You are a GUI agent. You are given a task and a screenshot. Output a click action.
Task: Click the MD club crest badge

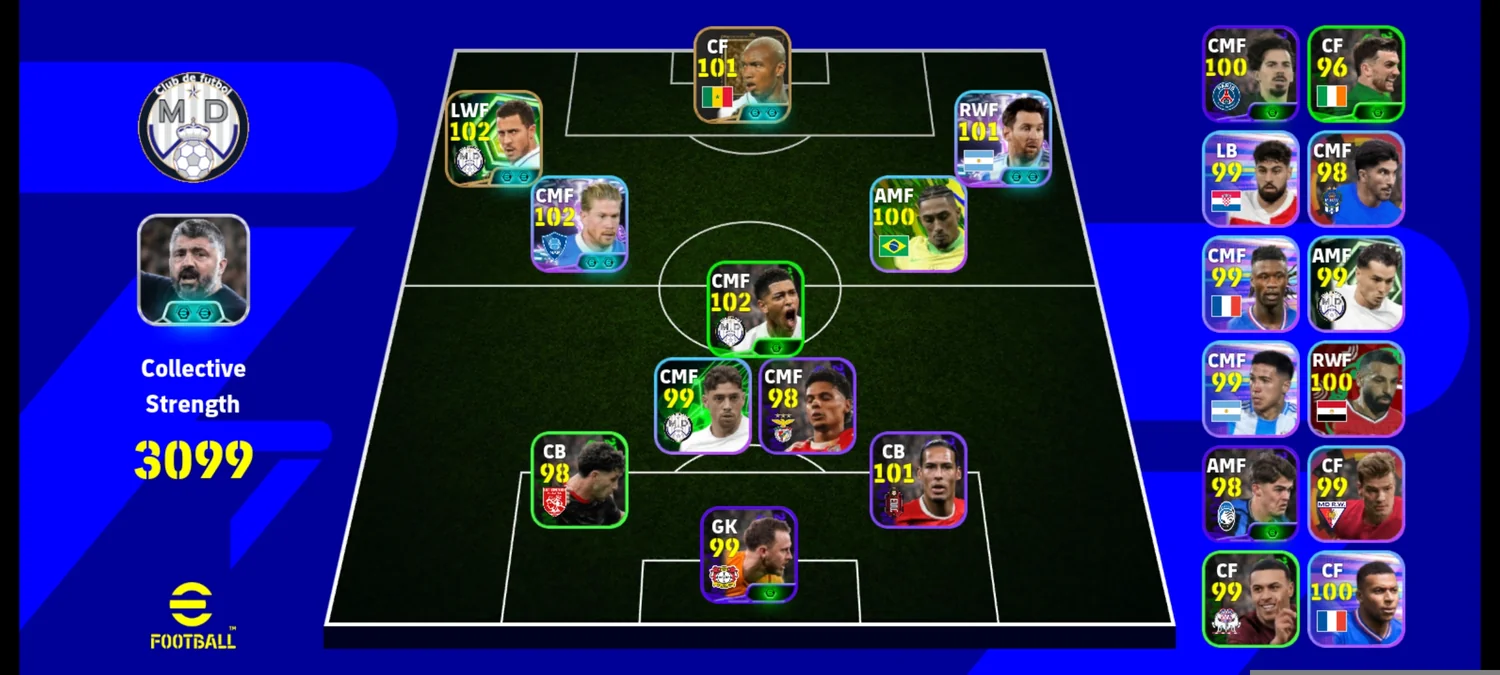point(193,129)
